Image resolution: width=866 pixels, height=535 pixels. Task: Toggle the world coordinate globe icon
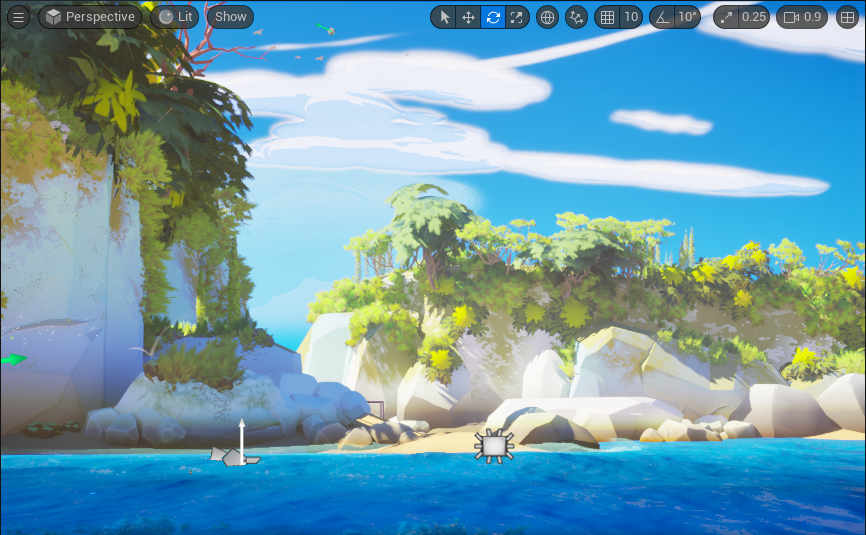click(x=547, y=17)
